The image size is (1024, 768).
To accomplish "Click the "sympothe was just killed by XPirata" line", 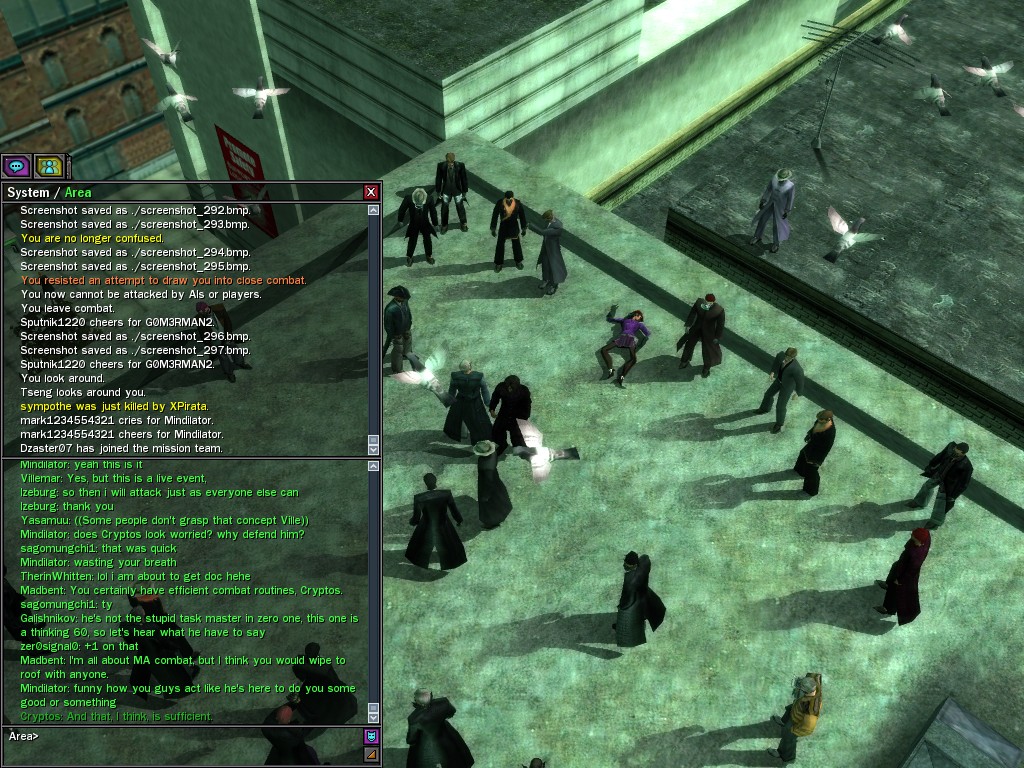I will 114,406.
